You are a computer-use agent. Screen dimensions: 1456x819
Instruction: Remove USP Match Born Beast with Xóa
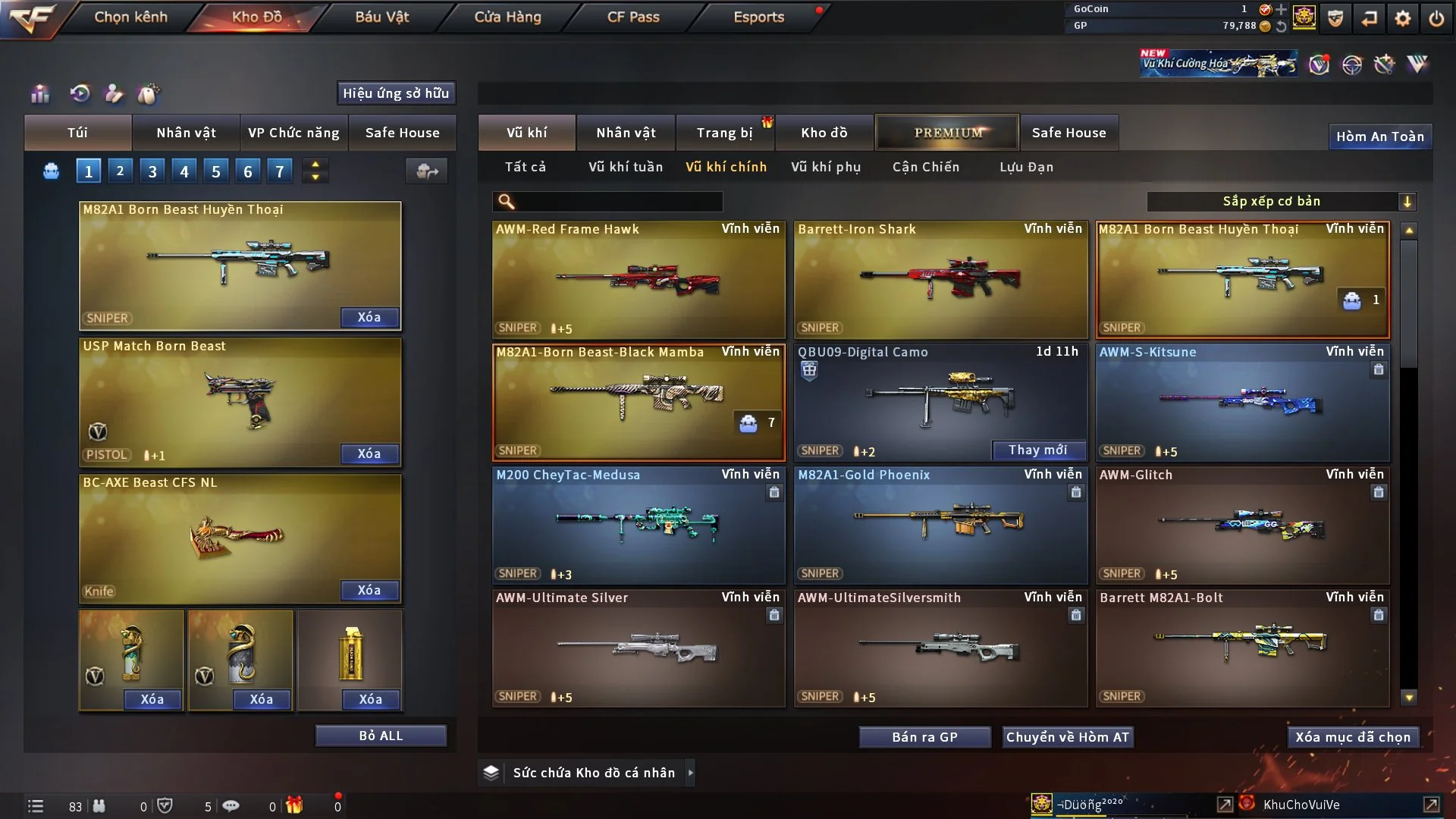369,453
